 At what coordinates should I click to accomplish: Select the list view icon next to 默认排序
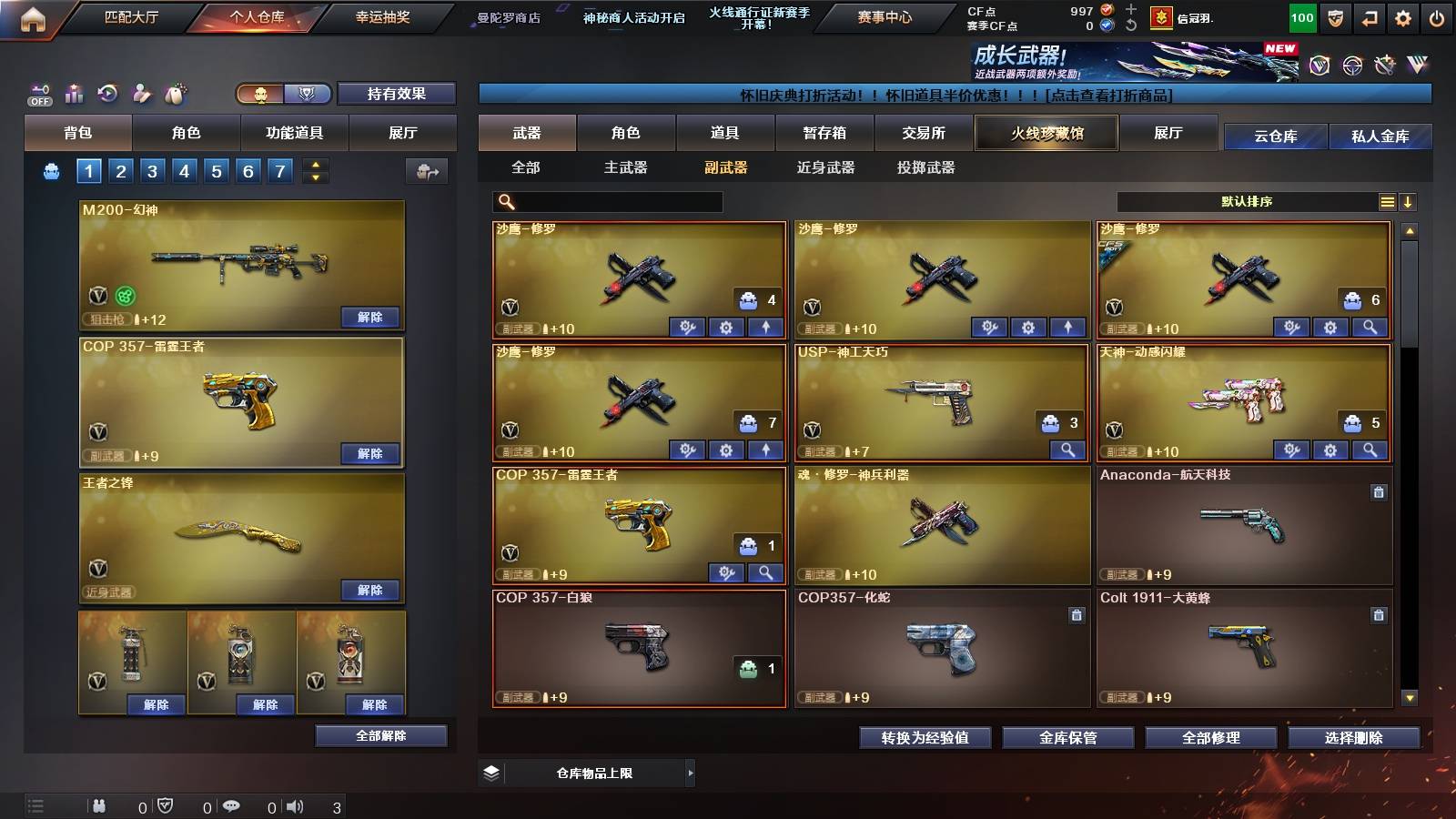pyautogui.click(x=1388, y=202)
